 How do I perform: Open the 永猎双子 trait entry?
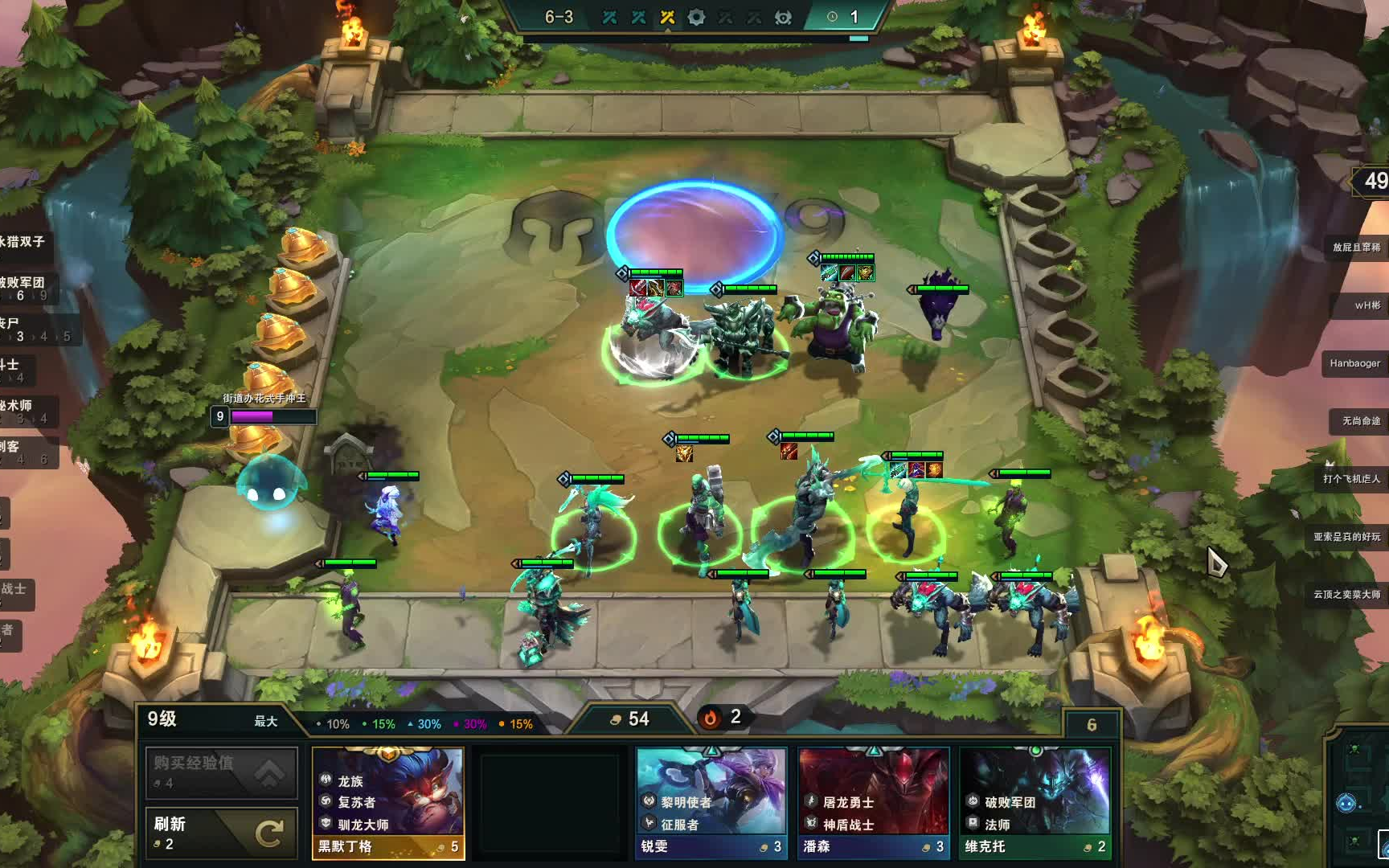pyautogui.click(x=24, y=242)
